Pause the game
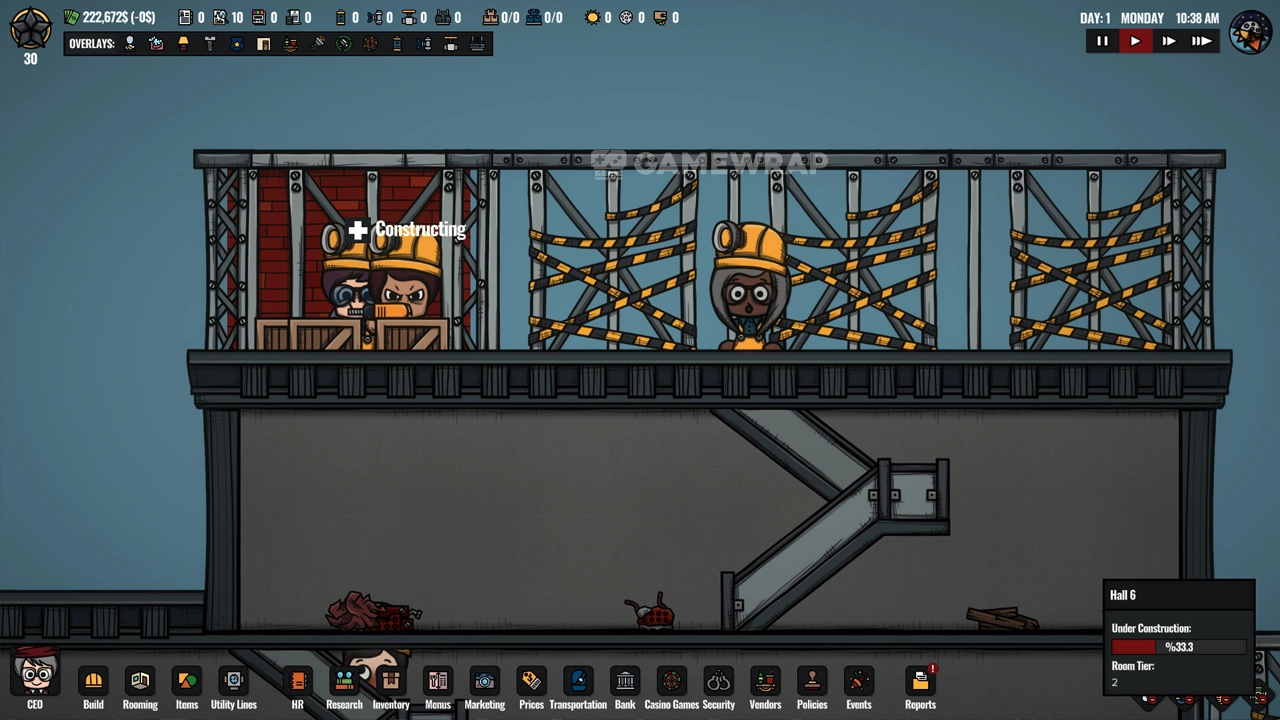 pyautogui.click(x=1102, y=41)
